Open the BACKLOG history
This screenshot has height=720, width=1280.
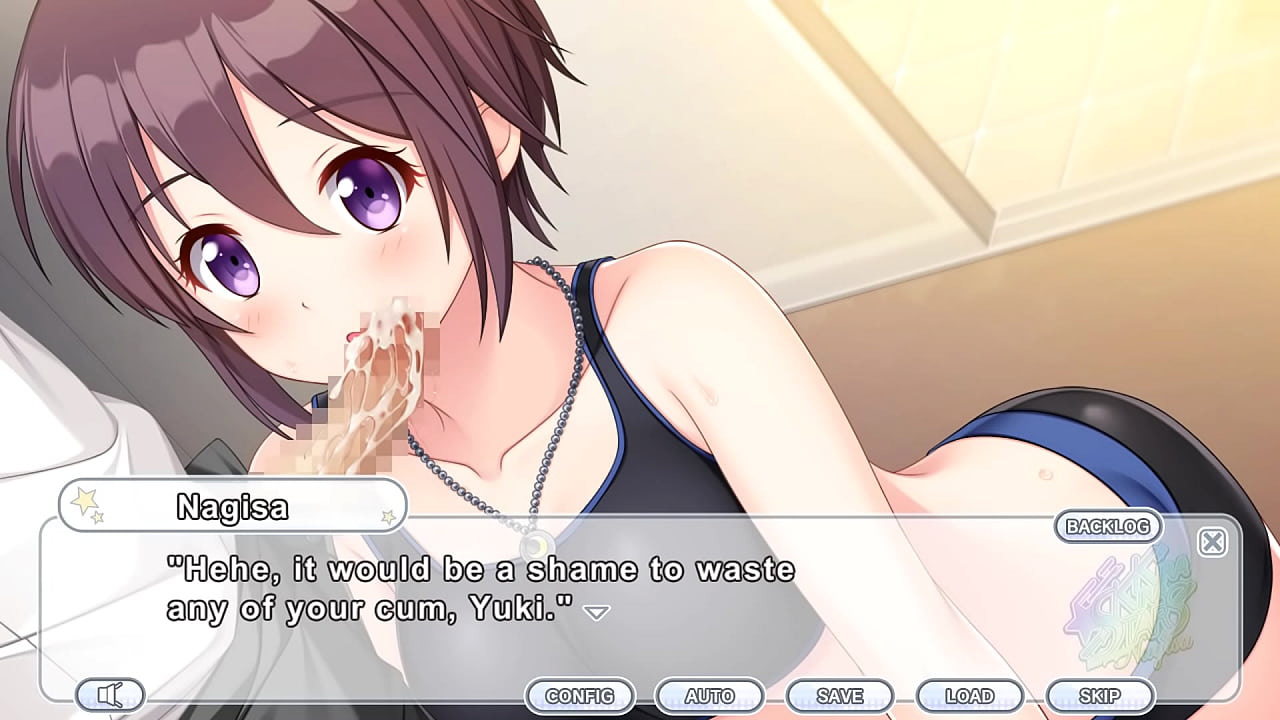click(1110, 527)
